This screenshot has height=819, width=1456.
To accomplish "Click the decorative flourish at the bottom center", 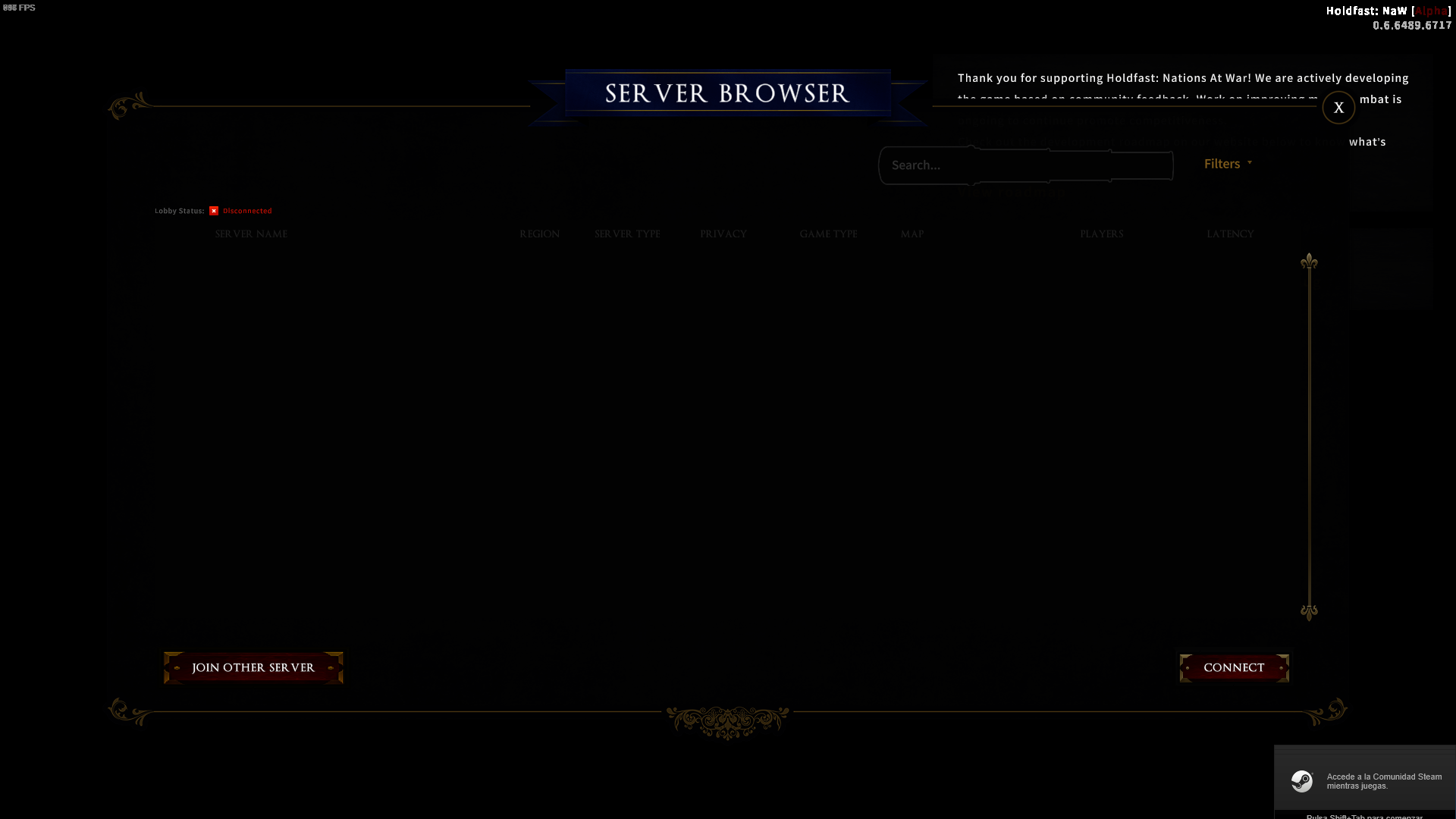I will tap(726, 719).
